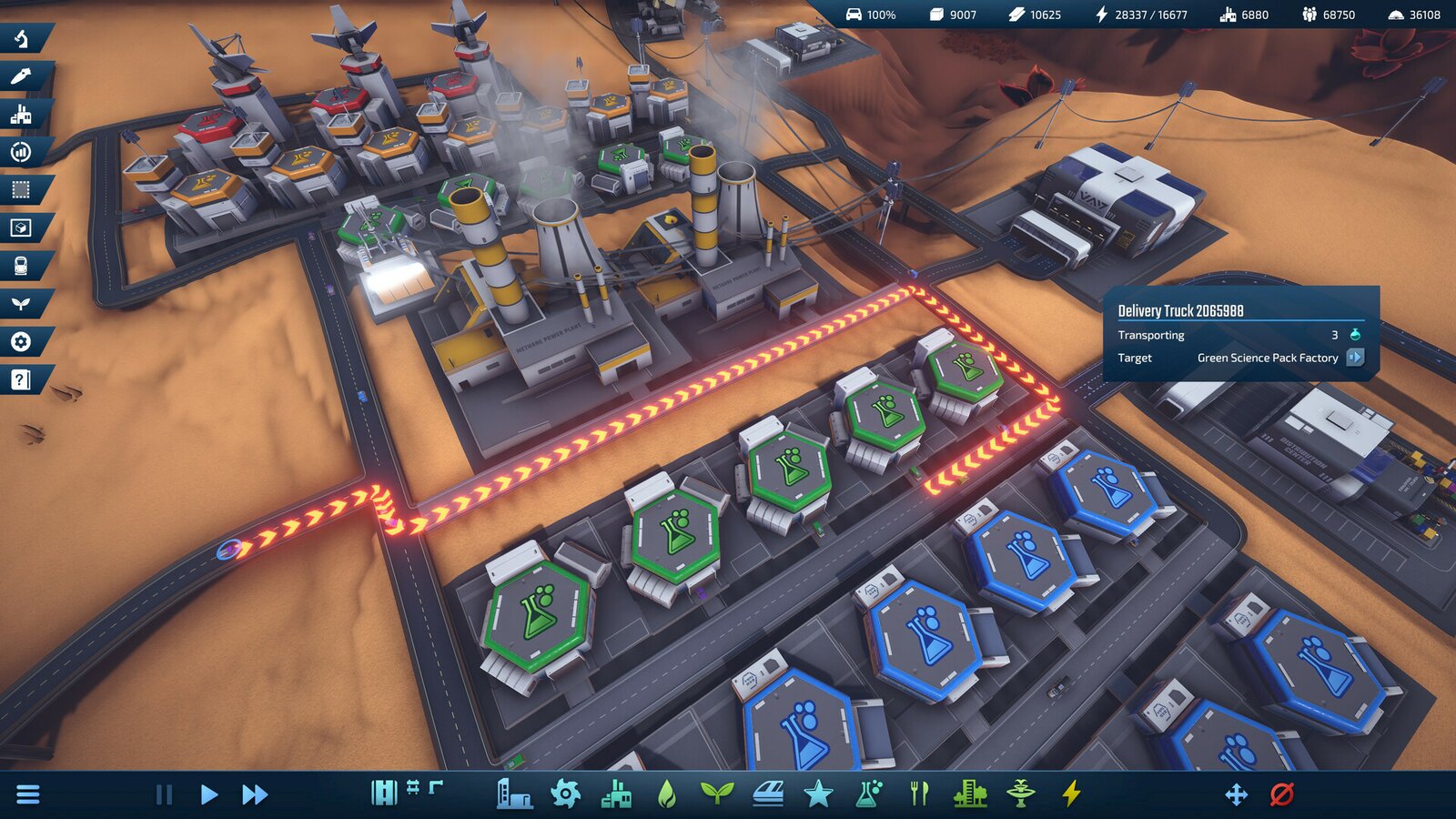Select the move building crosshair tool
Image resolution: width=1456 pixels, height=819 pixels.
[x=1238, y=793]
